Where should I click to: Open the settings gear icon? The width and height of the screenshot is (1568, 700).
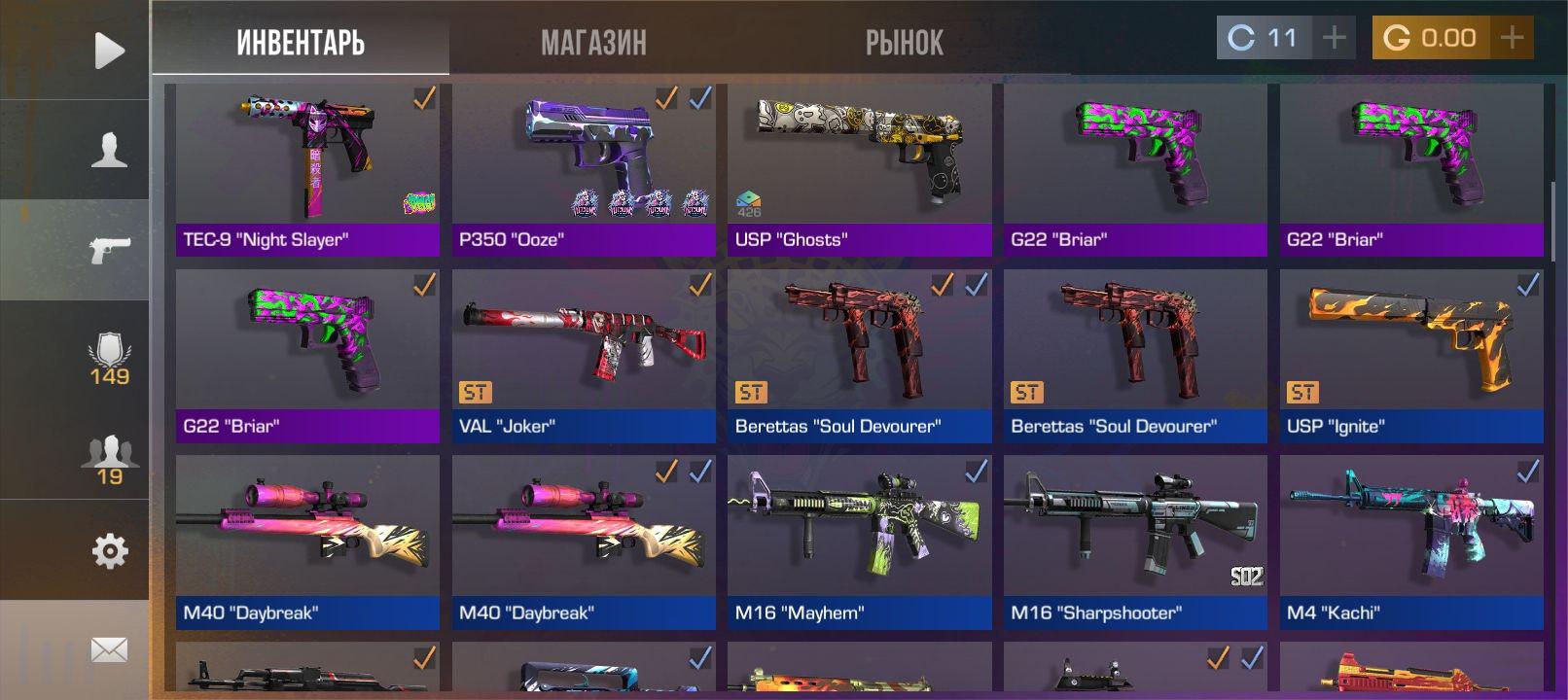point(109,551)
